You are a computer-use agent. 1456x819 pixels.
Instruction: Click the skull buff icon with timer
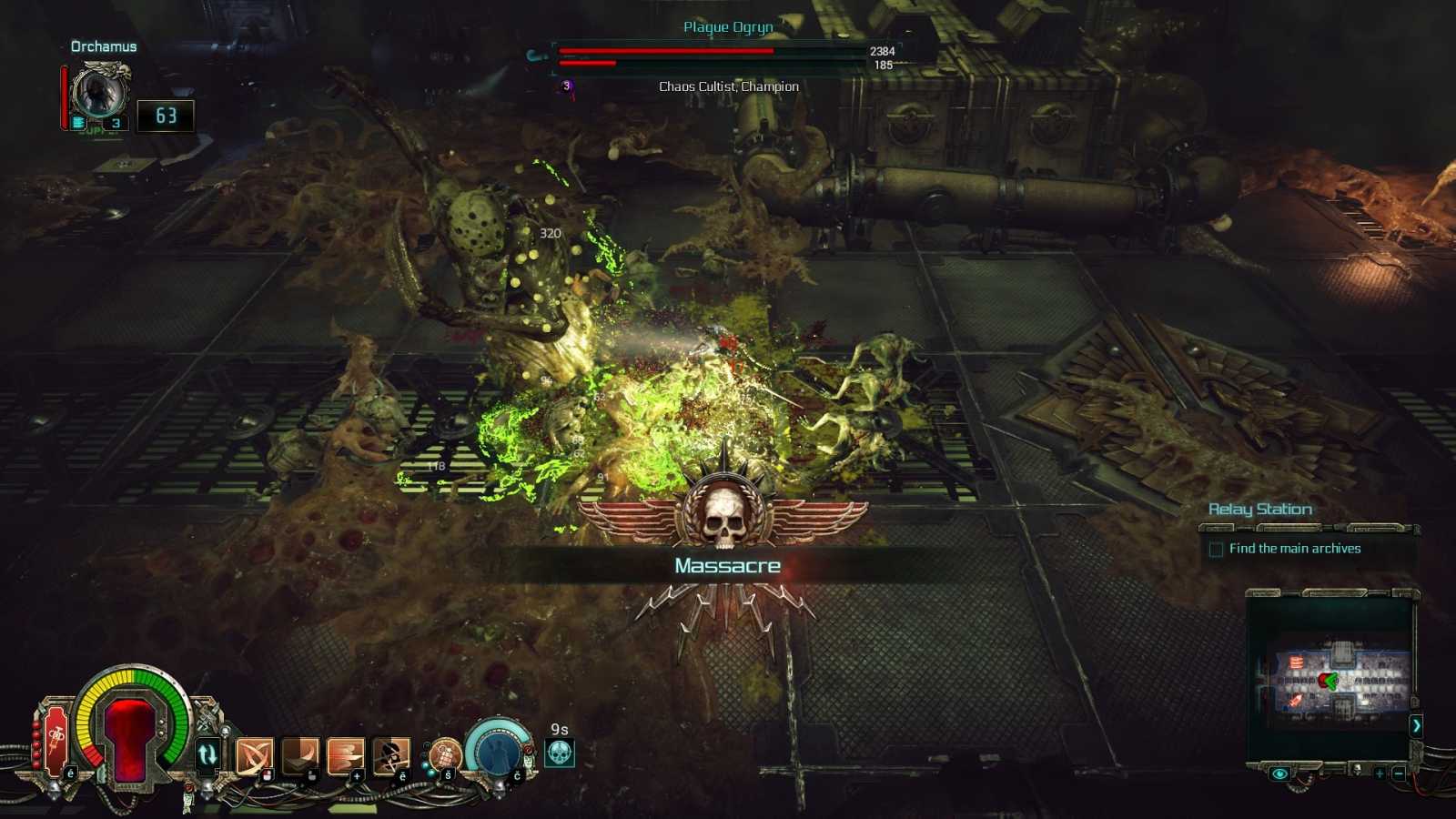pos(560,753)
